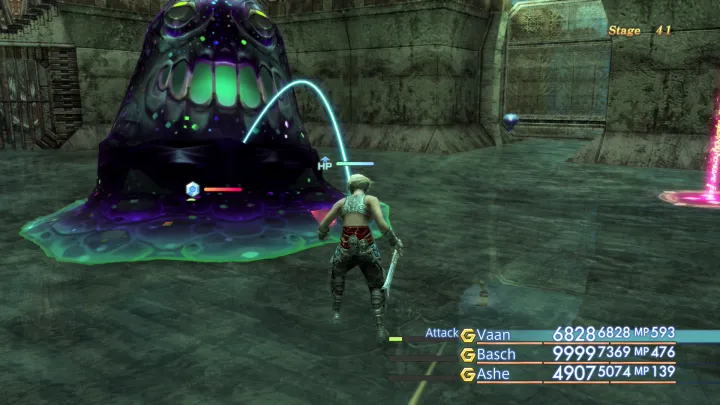Select Basch in the party list
This screenshot has height=405, width=720.
click(496, 354)
